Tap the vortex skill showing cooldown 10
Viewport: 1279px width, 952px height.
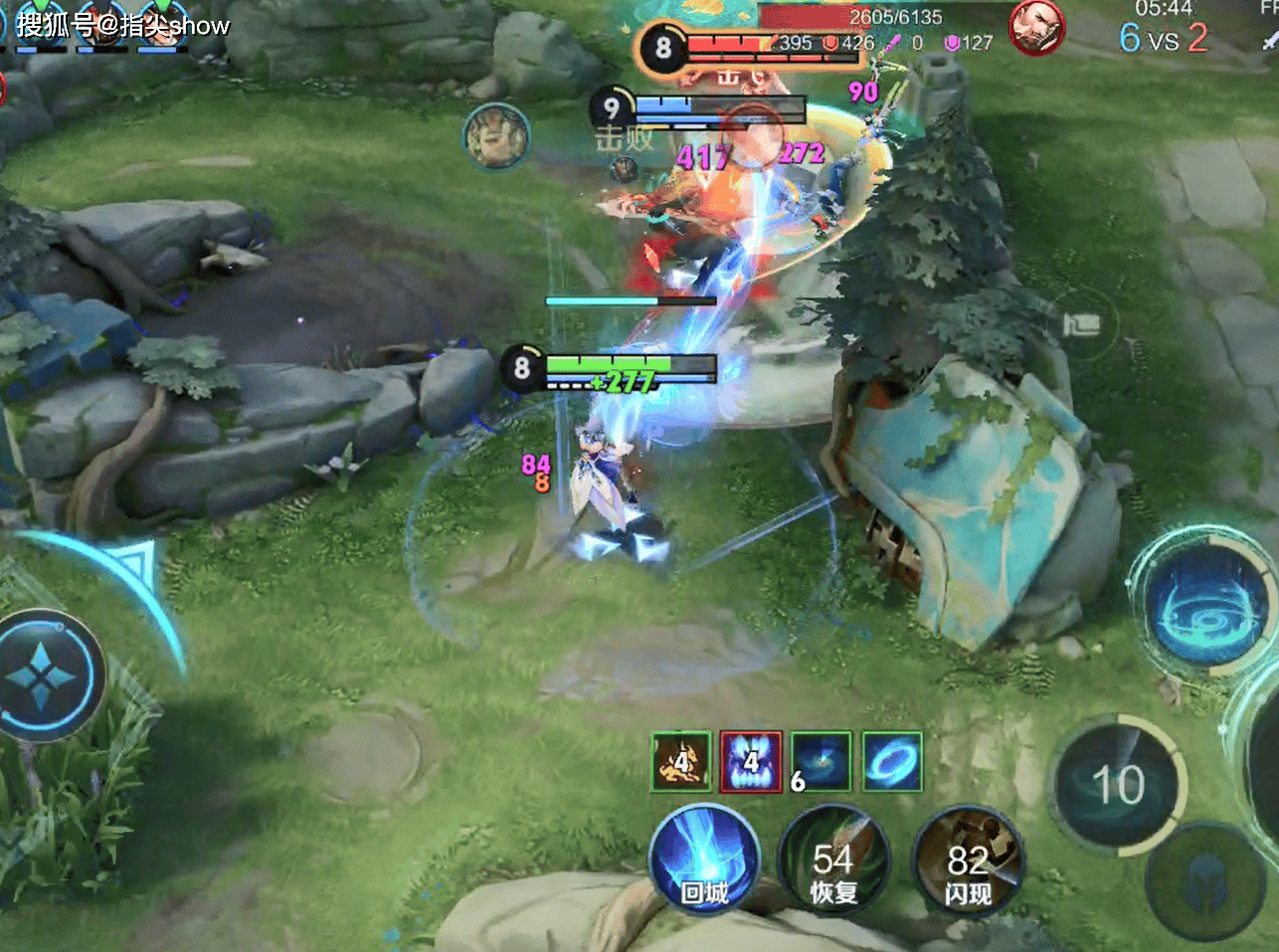[x=1118, y=786]
